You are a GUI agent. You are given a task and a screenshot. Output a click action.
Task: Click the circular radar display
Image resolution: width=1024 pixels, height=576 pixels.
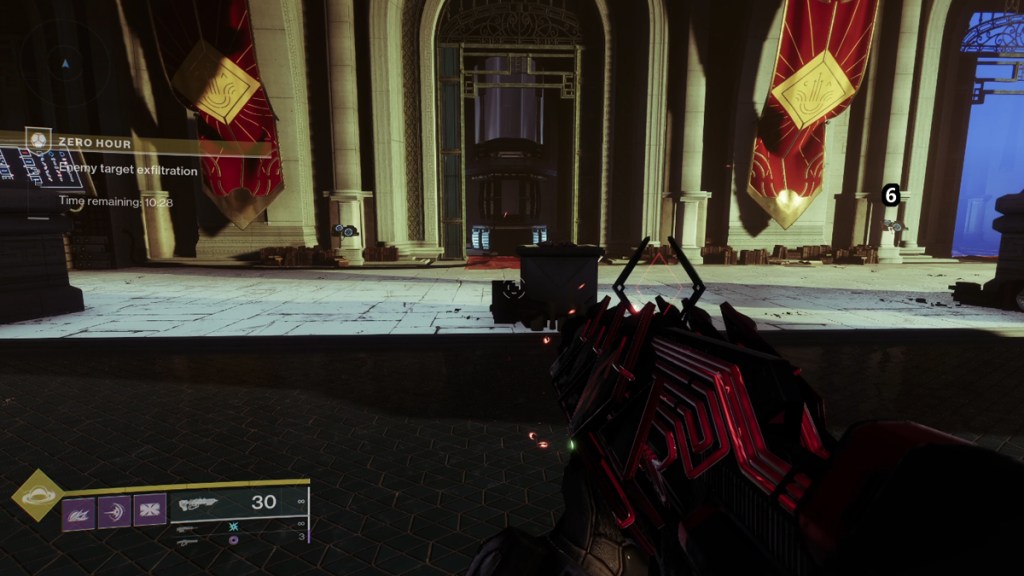point(65,63)
